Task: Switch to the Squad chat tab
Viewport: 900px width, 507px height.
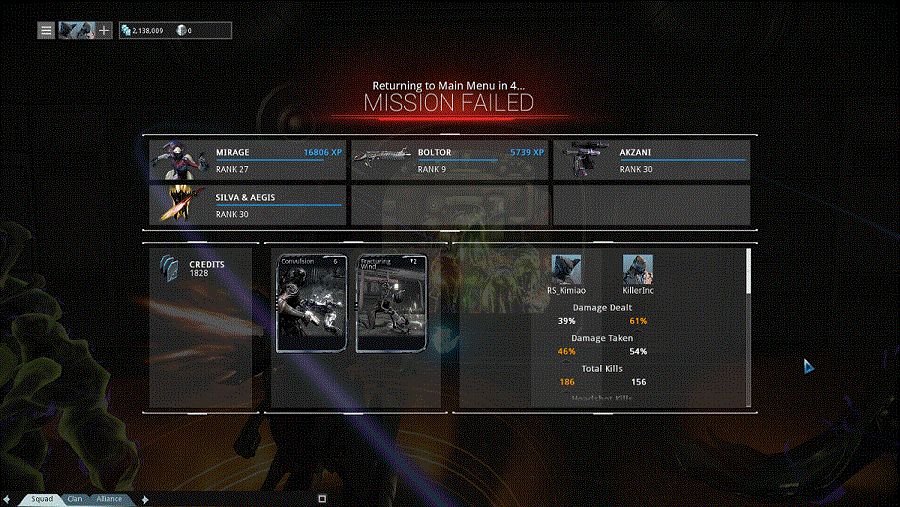Action: pyautogui.click(x=41, y=498)
